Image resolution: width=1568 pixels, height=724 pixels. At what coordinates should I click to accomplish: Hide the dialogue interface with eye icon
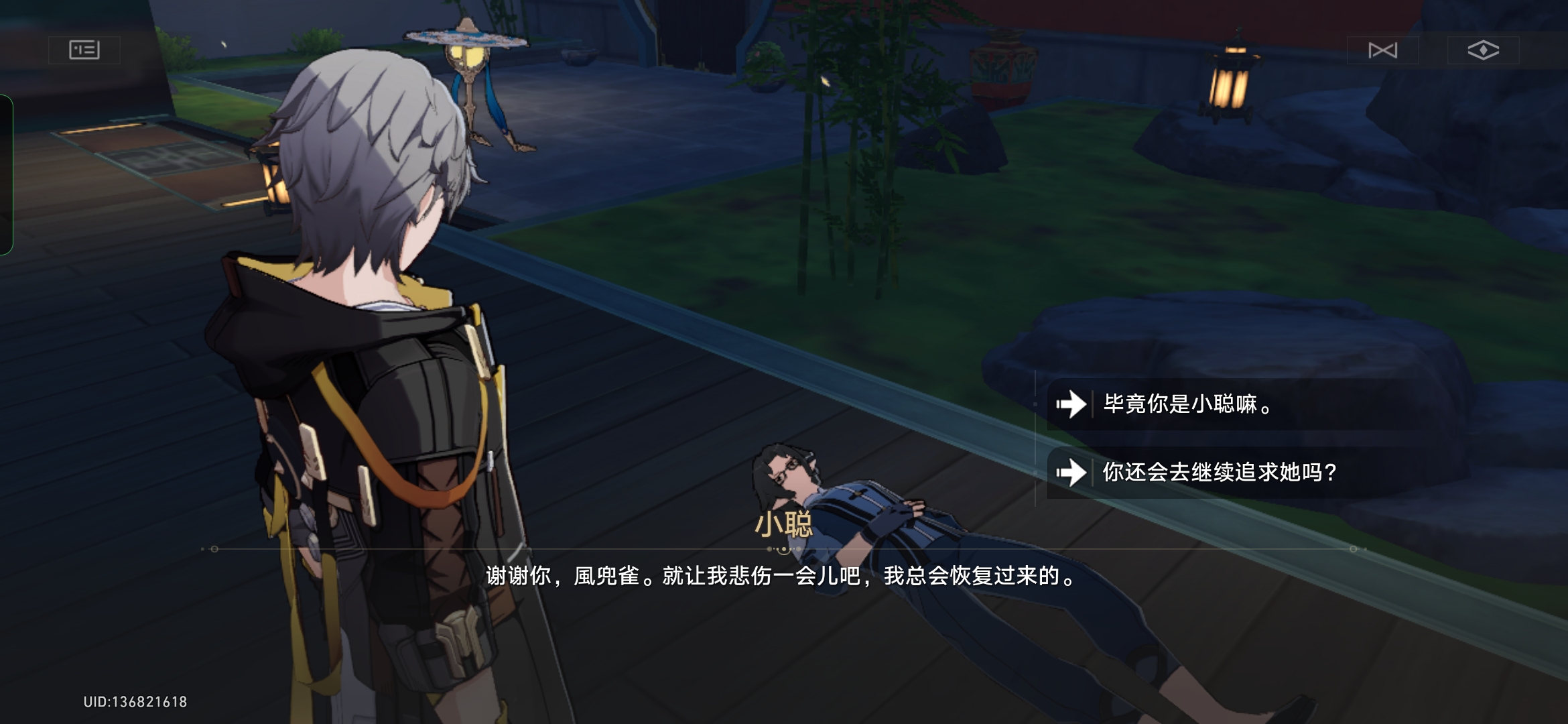click(1483, 50)
